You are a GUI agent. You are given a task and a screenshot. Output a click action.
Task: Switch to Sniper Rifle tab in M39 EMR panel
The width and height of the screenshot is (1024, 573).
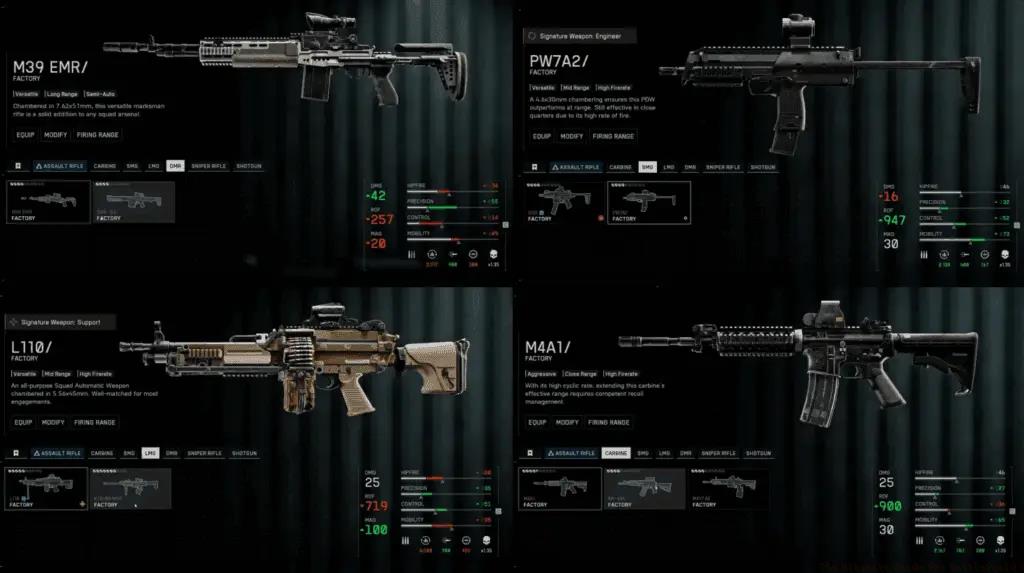208,166
